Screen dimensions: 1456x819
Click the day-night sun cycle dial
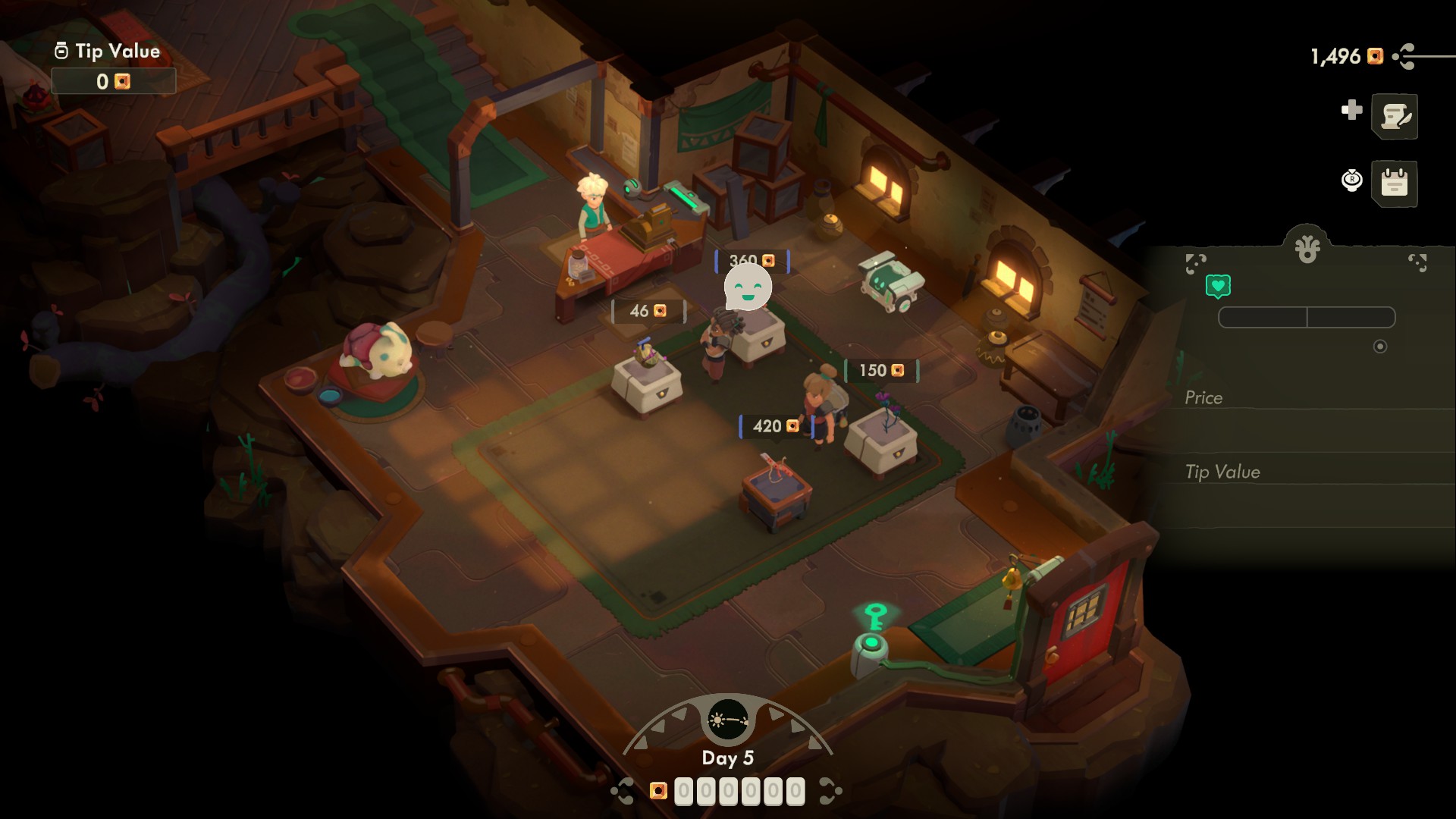(x=727, y=720)
